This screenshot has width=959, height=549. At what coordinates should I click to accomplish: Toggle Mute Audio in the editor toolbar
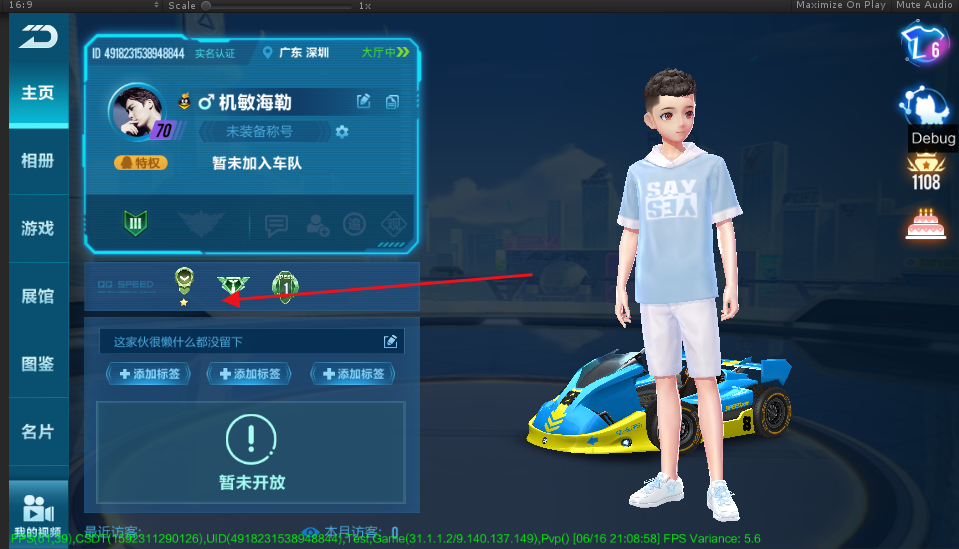click(x=924, y=5)
